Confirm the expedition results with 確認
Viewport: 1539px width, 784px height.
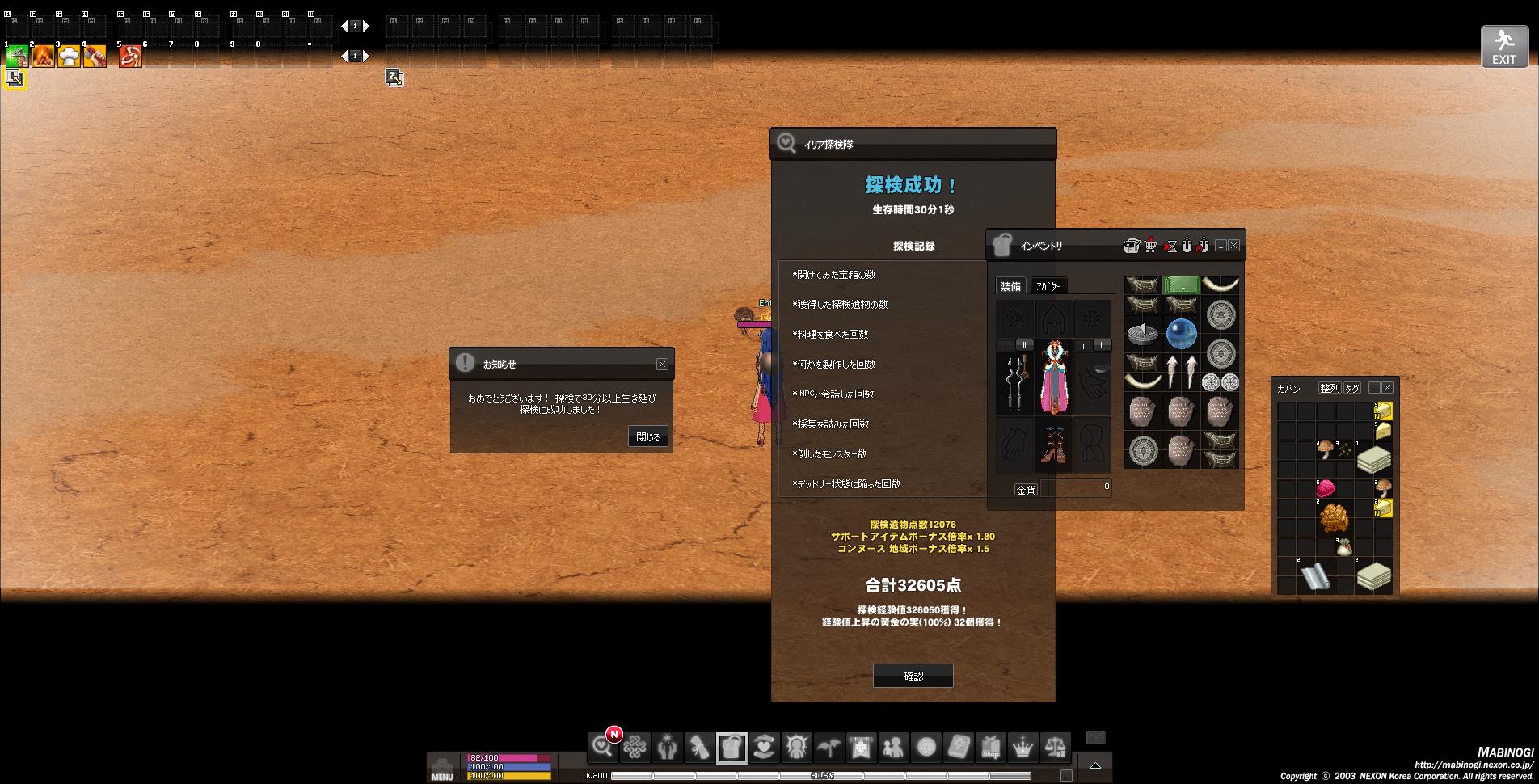point(913,676)
